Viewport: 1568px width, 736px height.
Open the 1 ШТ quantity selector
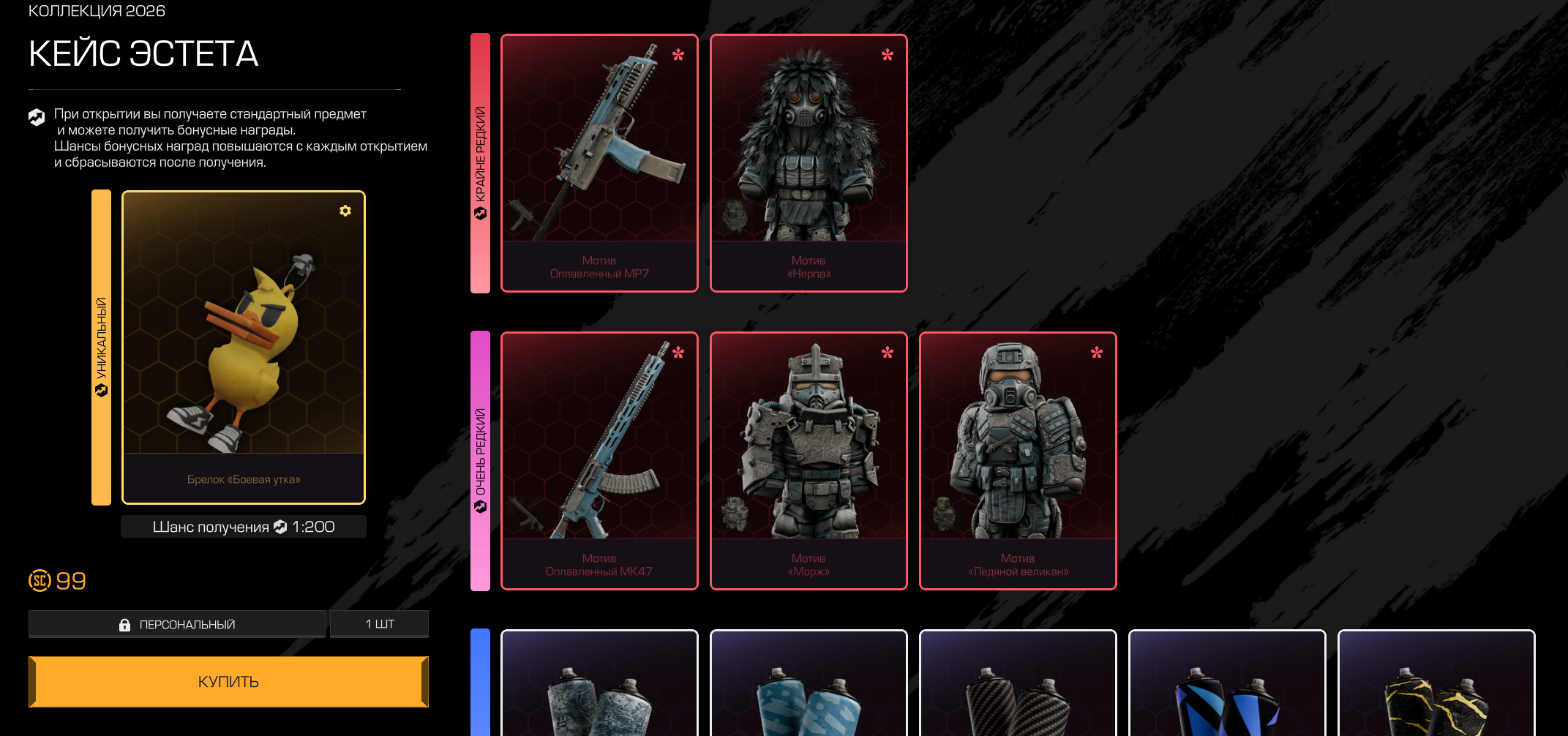(x=379, y=624)
